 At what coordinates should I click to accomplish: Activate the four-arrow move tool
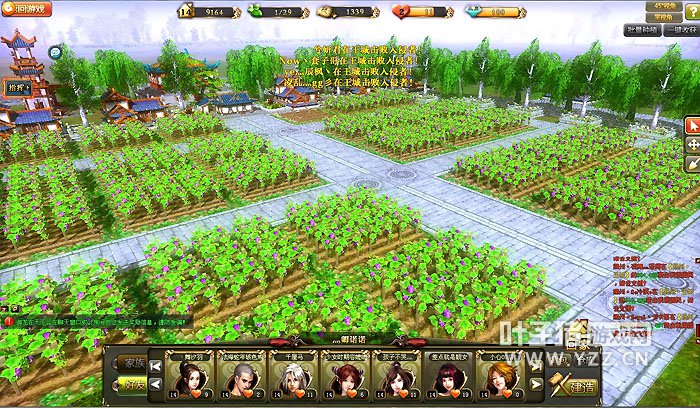[692, 145]
